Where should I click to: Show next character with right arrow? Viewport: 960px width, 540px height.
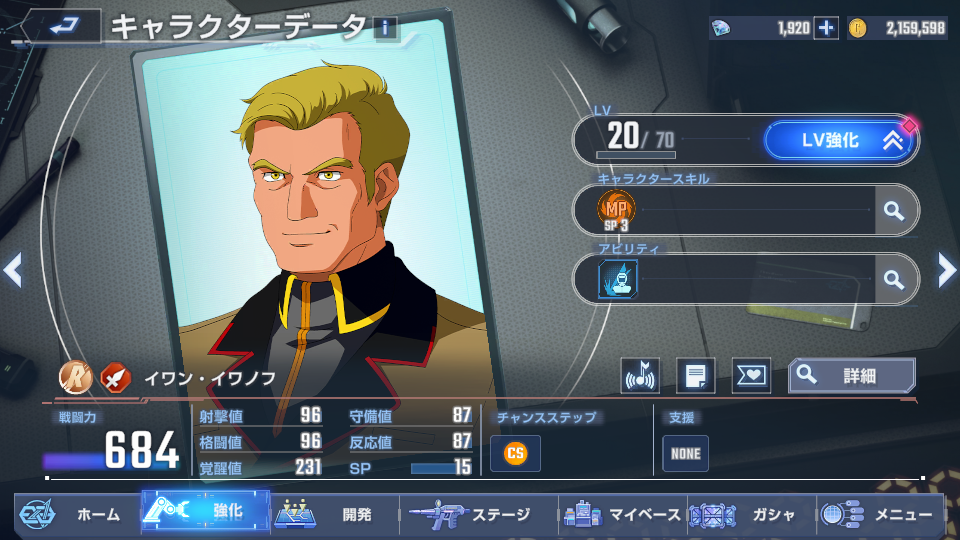tap(946, 269)
